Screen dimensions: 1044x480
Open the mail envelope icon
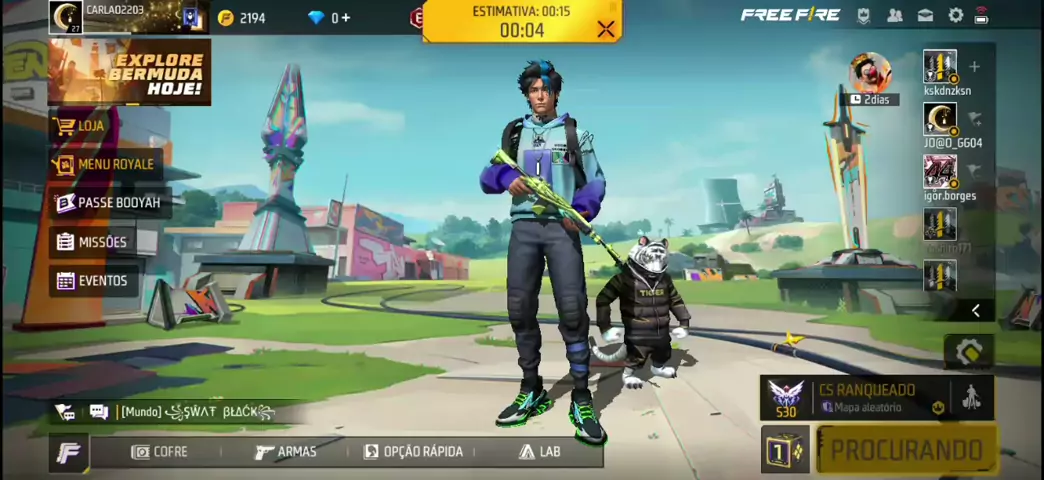click(925, 16)
